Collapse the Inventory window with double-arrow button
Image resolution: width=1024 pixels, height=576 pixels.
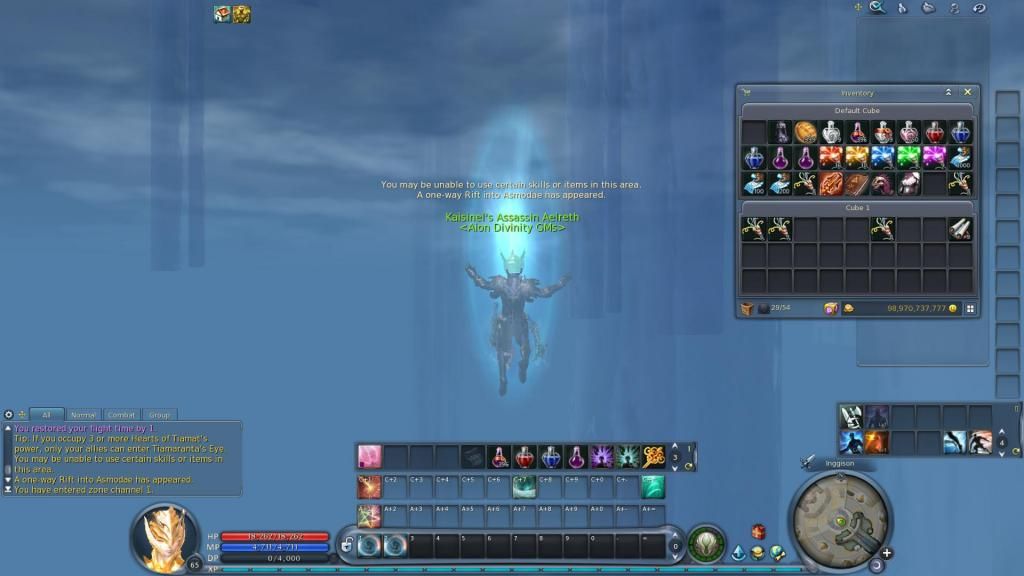(x=948, y=92)
